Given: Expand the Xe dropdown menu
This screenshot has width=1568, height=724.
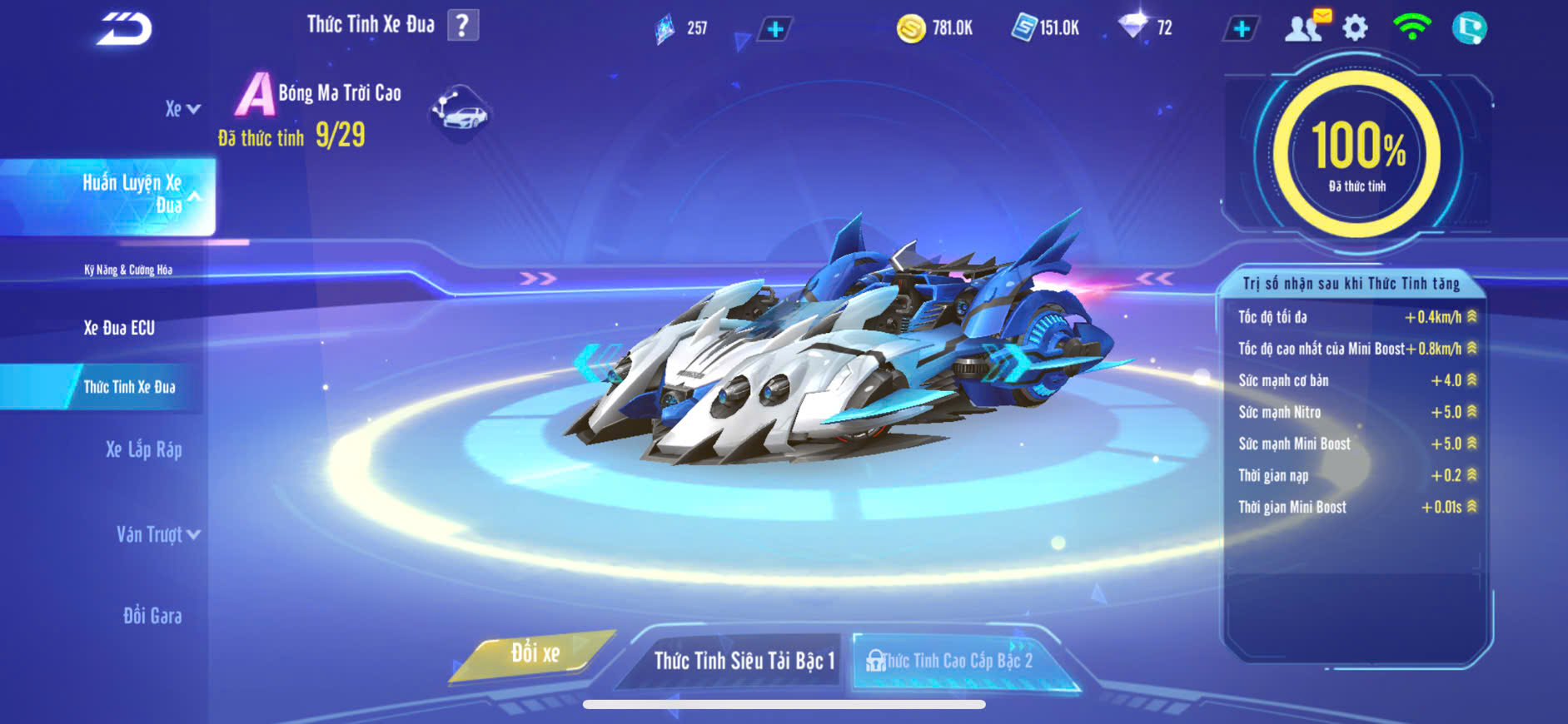Looking at the screenshot, I should (x=182, y=109).
